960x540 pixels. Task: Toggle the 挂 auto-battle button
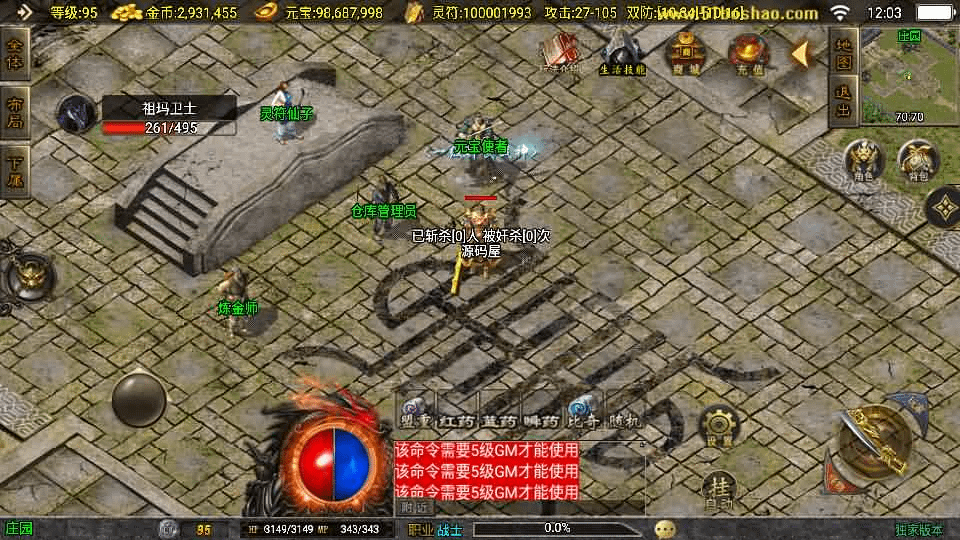point(718,490)
